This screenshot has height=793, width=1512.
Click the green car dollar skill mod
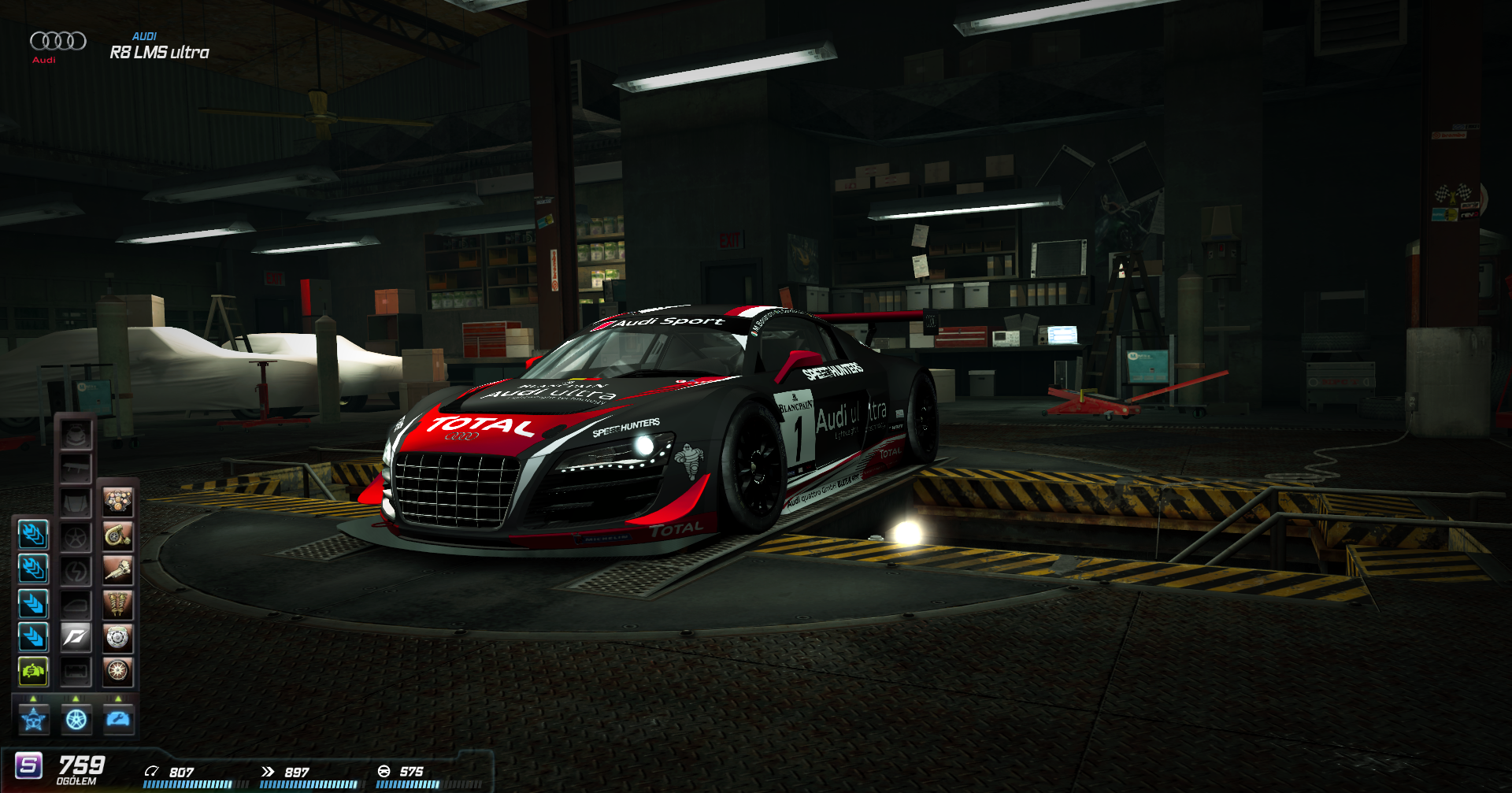[33, 671]
